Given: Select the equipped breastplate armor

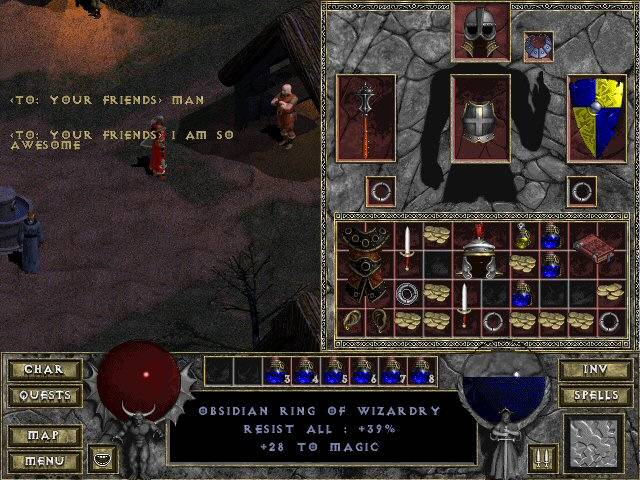Looking at the screenshot, I should [481, 117].
